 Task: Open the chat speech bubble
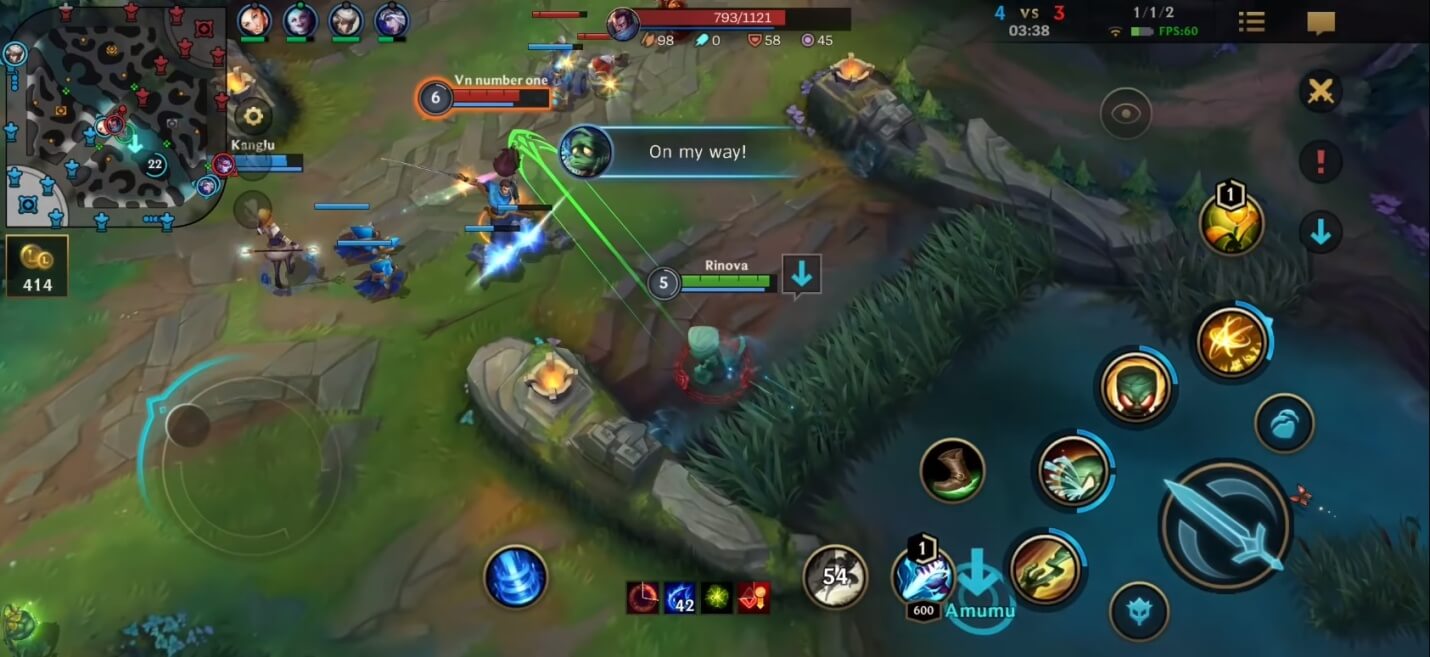coord(1321,22)
